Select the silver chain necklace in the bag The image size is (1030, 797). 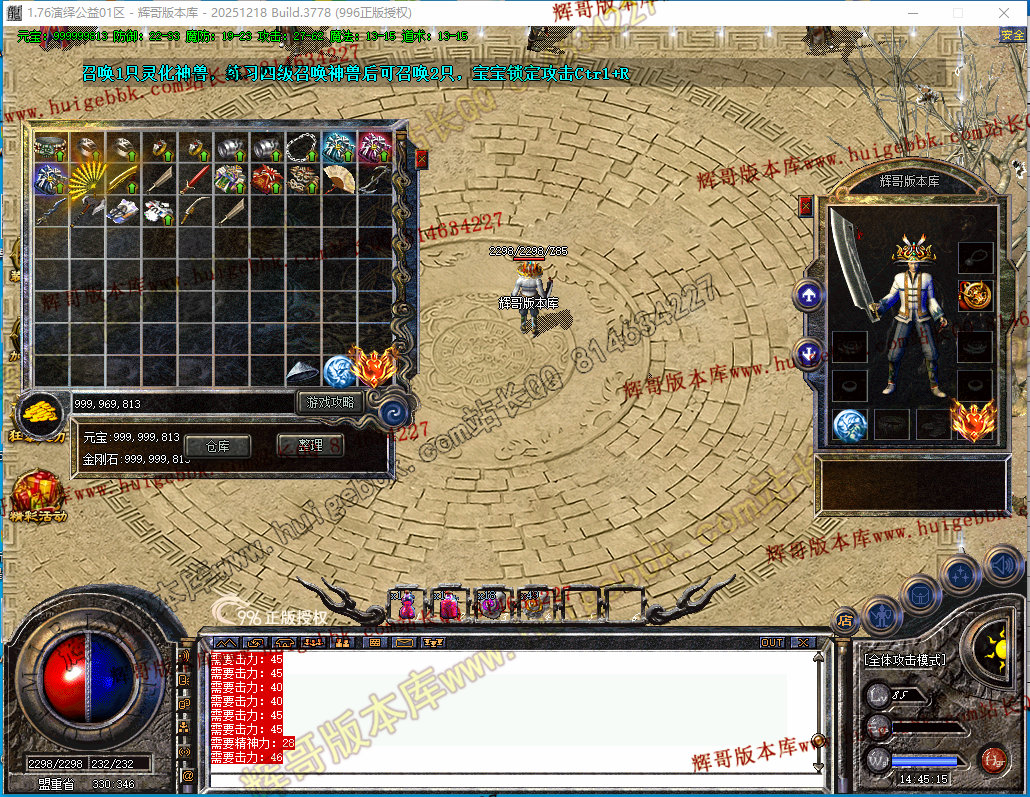(301, 148)
